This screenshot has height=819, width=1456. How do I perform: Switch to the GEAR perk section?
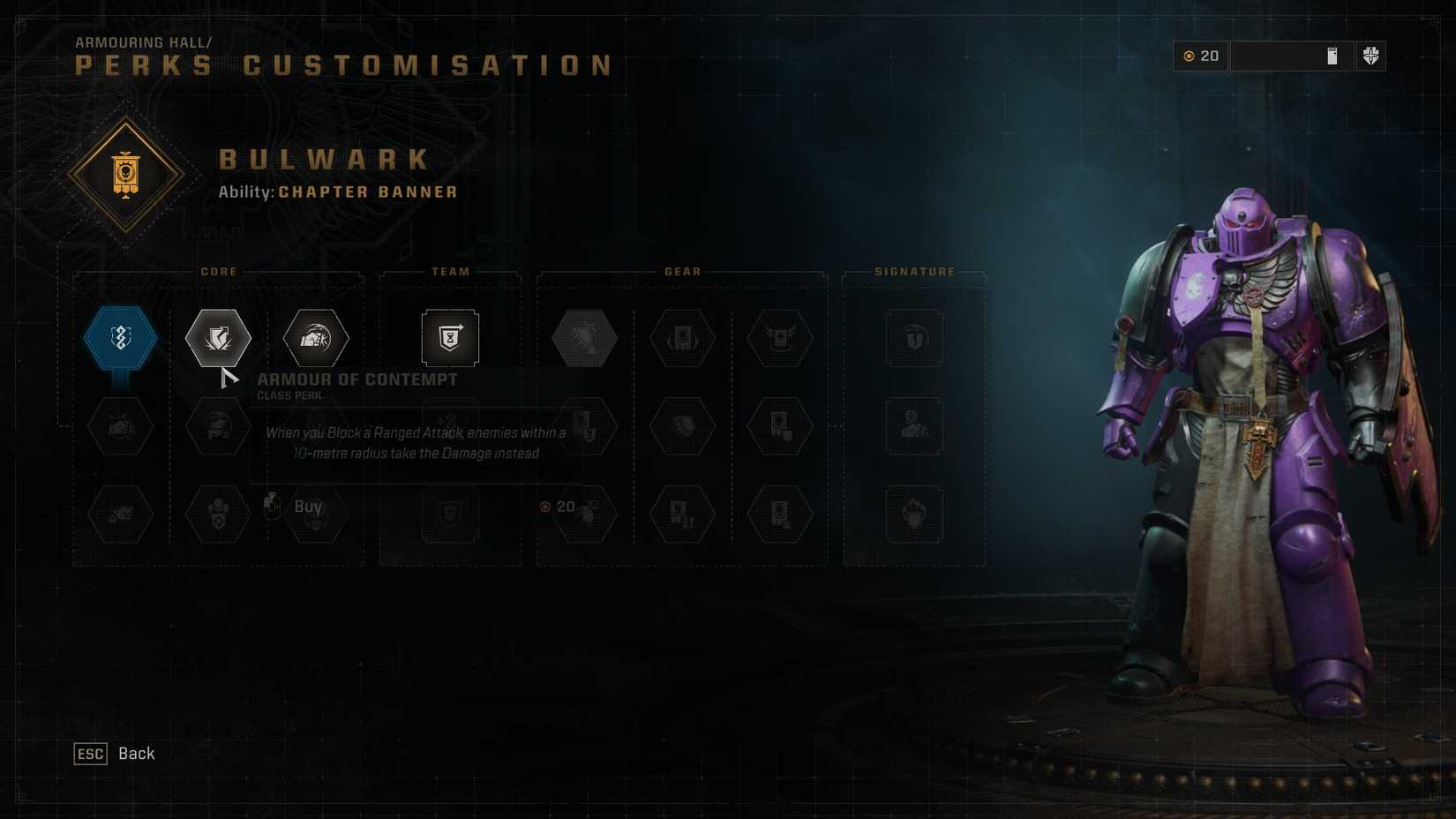pyautogui.click(x=681, y=272)
